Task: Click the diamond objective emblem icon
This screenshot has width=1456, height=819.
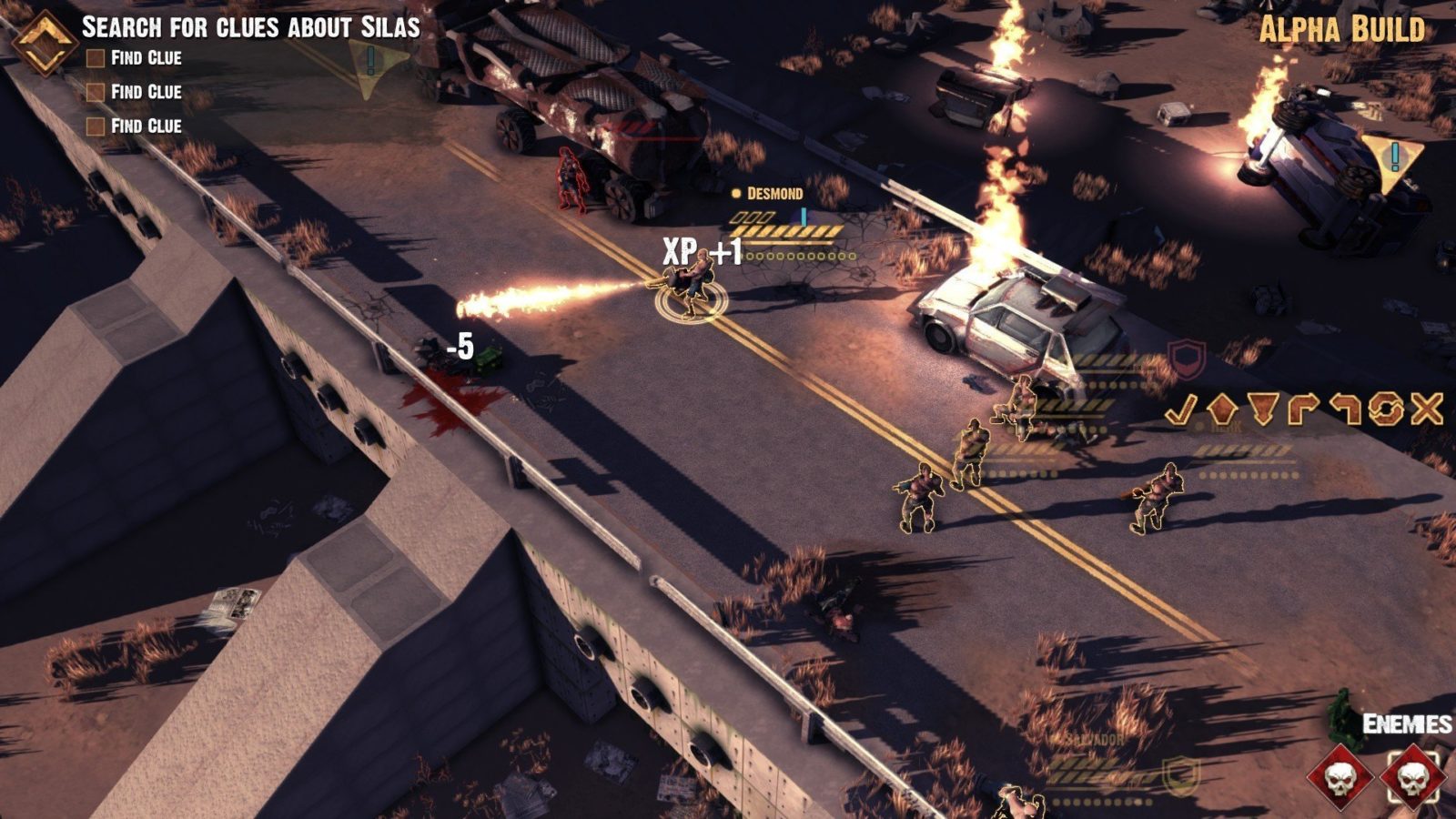Action: pyautogui.click(x=43, y=44)
